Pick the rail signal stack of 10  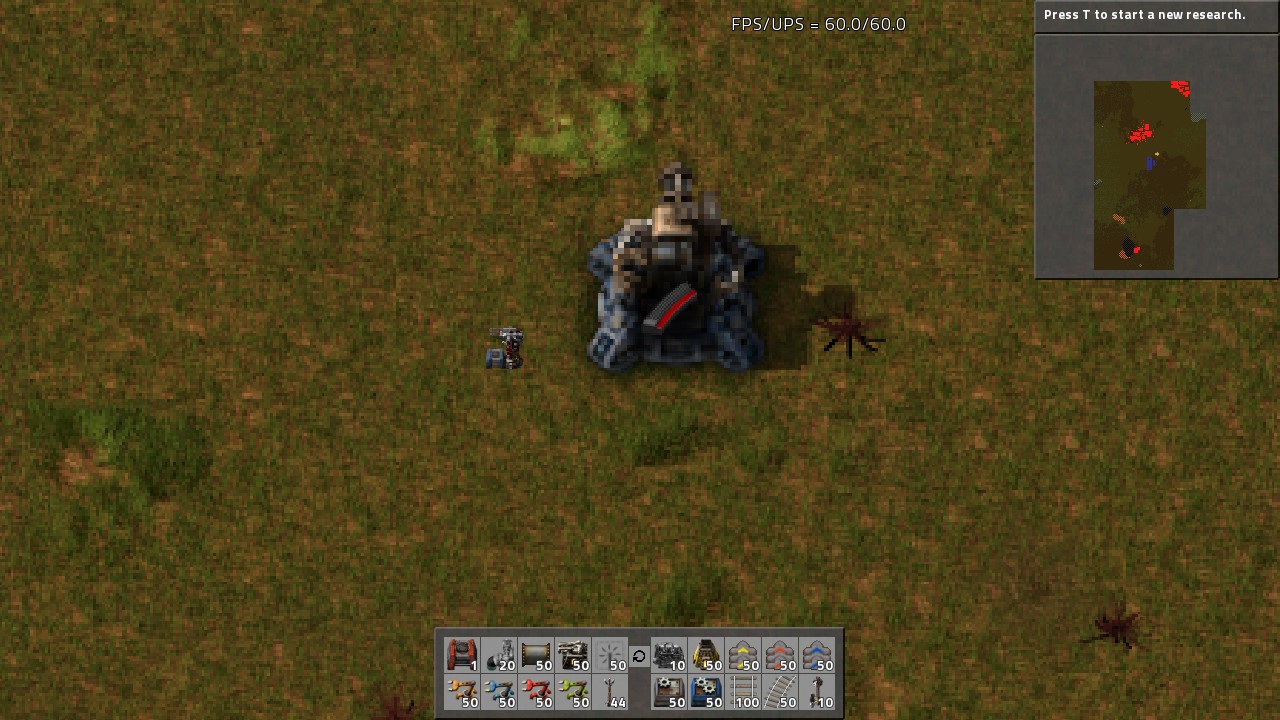point(817,692)
